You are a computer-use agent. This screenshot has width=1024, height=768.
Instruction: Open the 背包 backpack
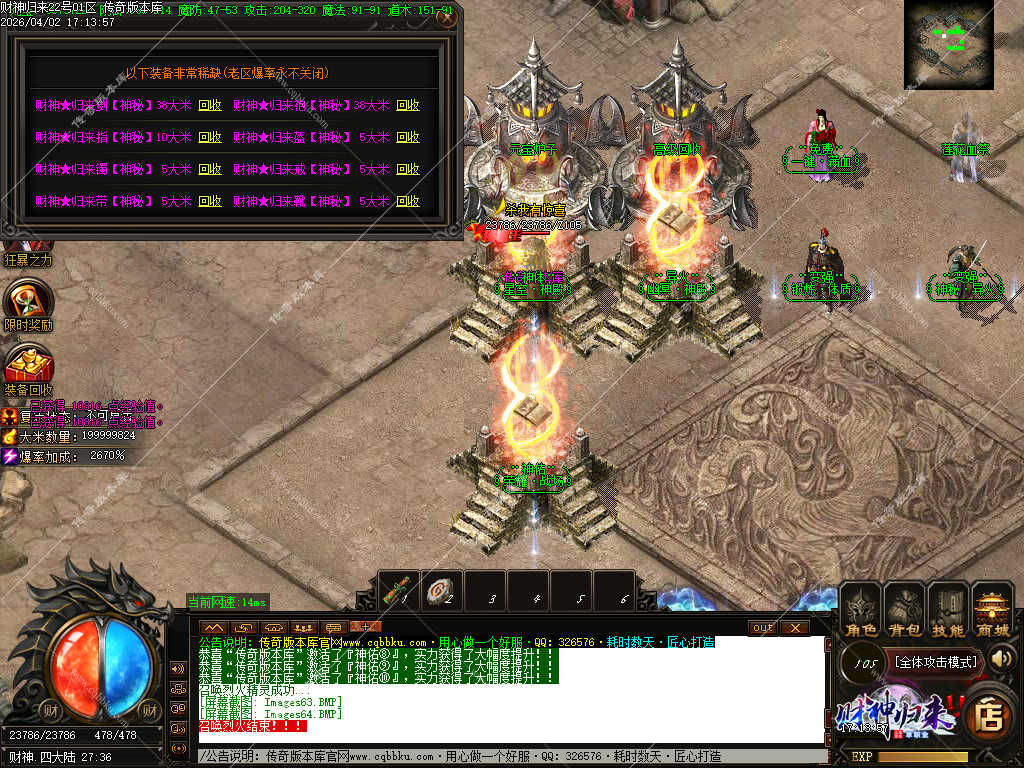(905, 611)
